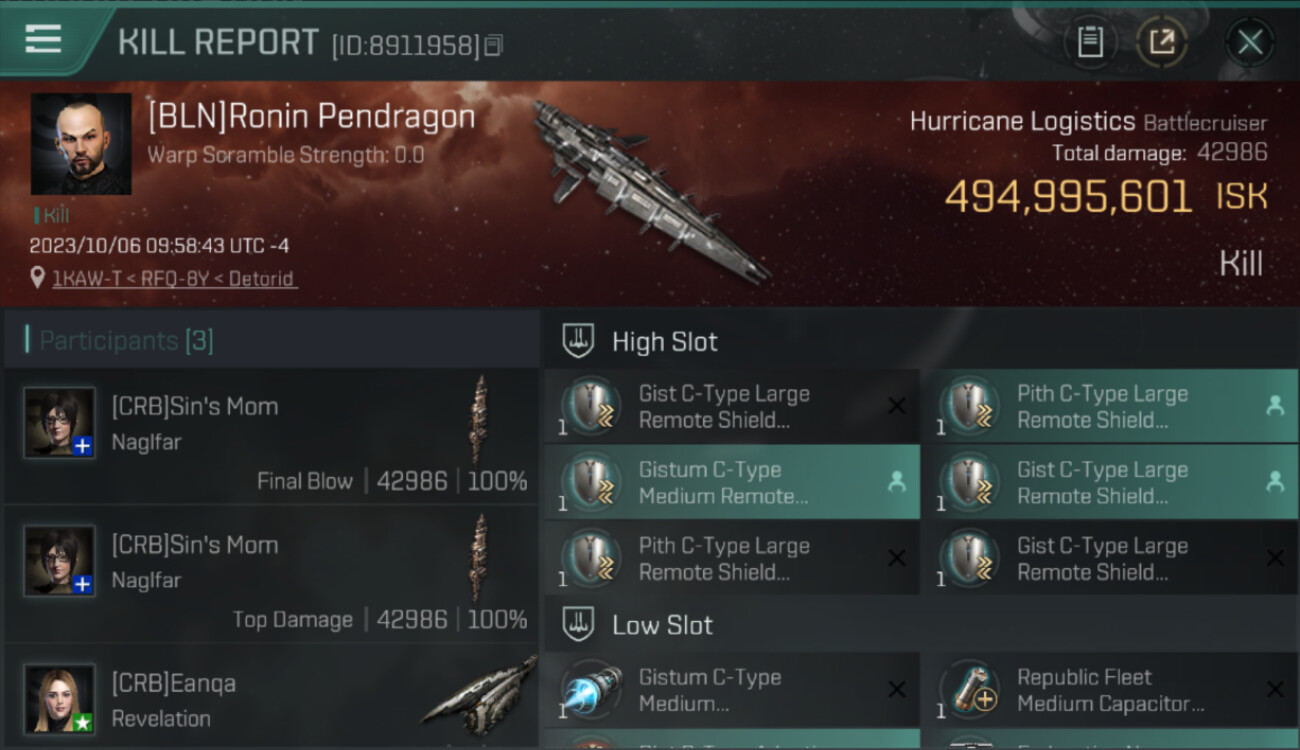Select Republic Fleet Medium Capacitor module
This screenshot has width=1300, height=750.
click(x=1109, y=690)
